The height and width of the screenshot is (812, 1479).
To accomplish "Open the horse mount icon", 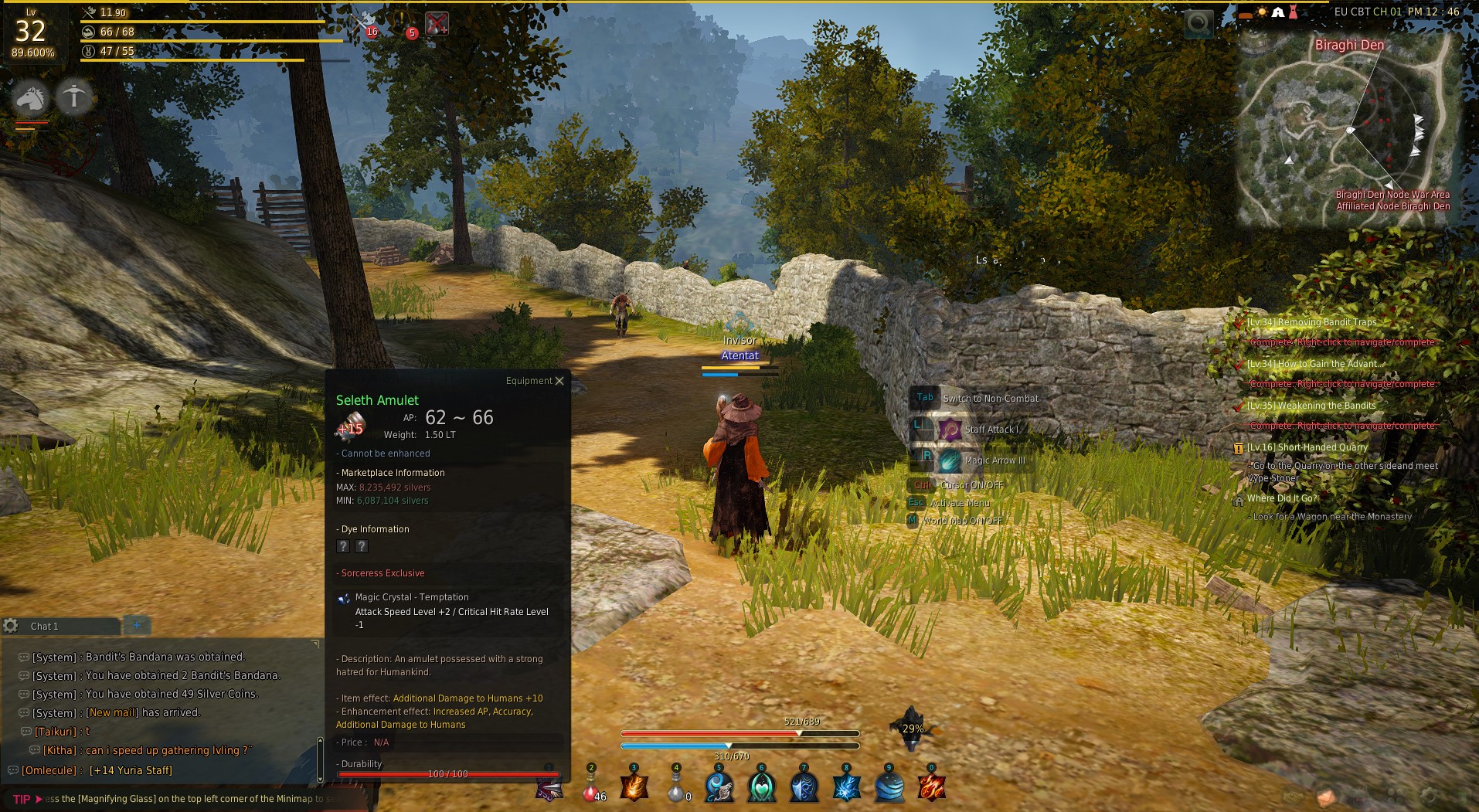I will pyautogui.click(x=31, y=97).
